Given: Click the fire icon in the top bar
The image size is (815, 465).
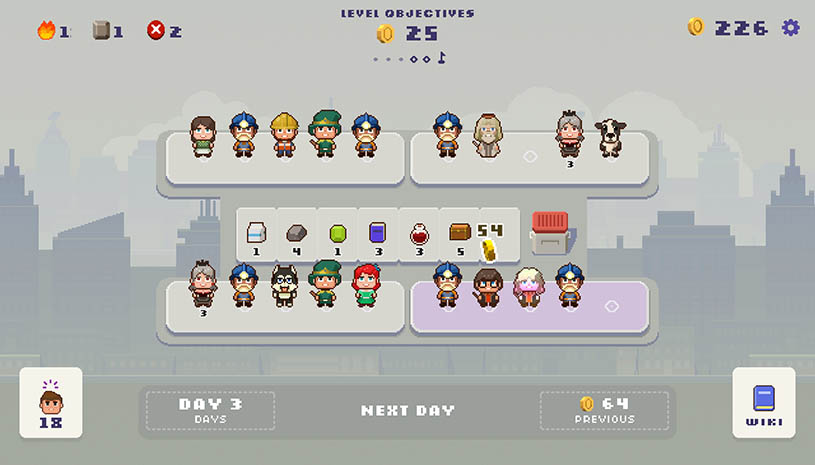Looking at the screenshot, I should [46, 31].
